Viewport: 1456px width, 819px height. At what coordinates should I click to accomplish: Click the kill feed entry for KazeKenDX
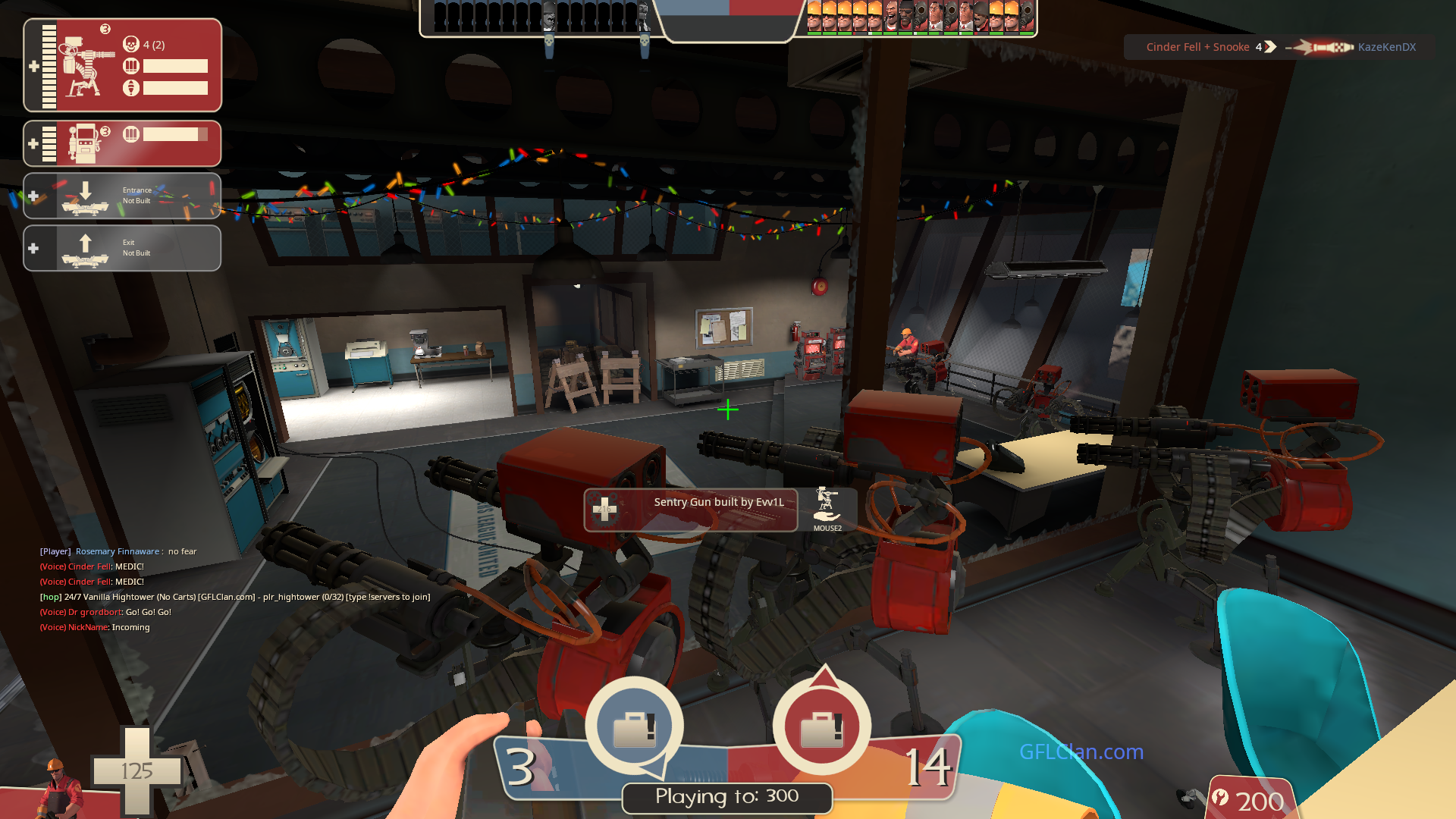[1280, 47]
